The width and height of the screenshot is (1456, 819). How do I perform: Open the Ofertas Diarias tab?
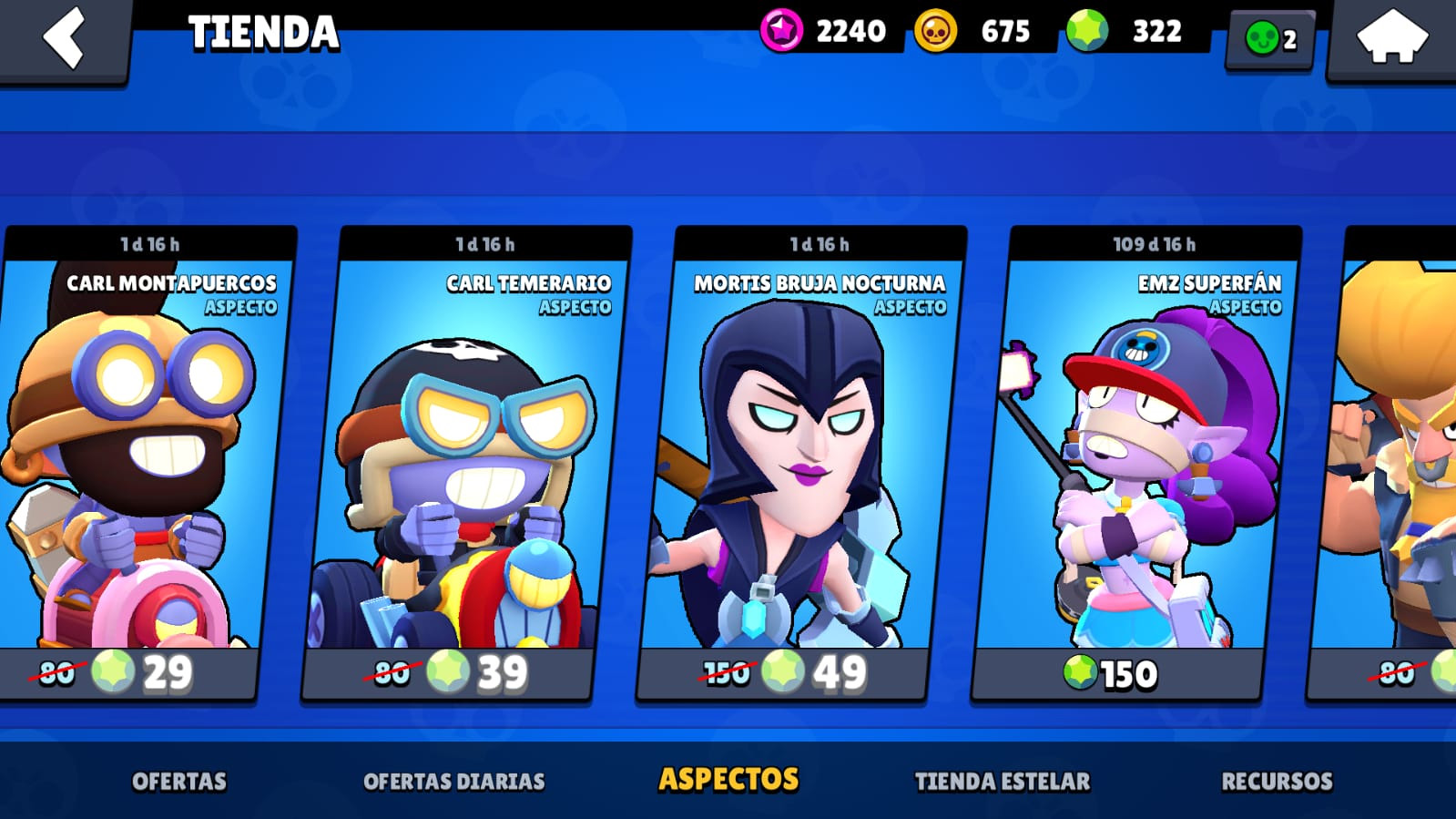point(453,782)
